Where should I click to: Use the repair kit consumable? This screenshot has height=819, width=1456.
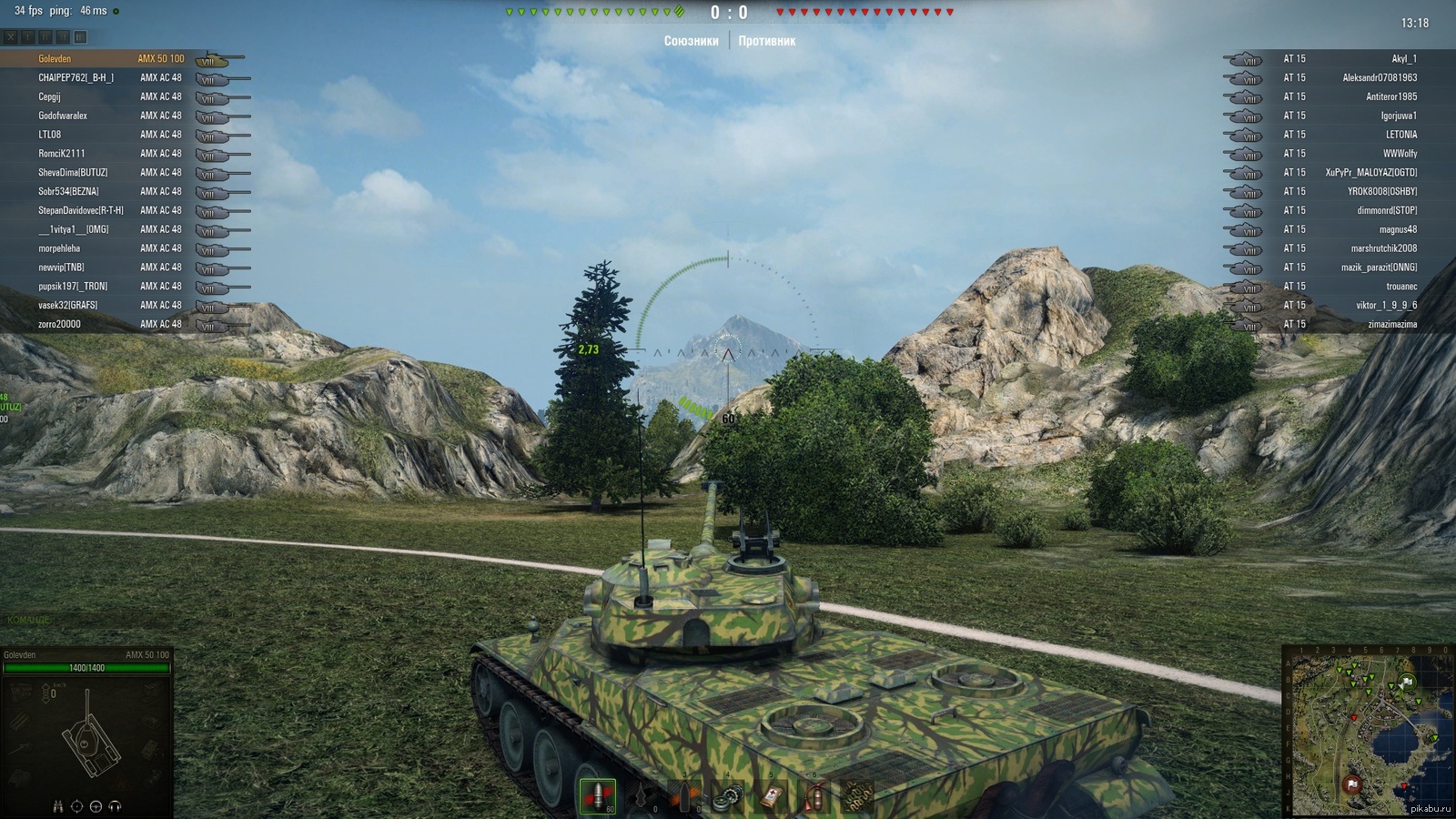(727, 797)
